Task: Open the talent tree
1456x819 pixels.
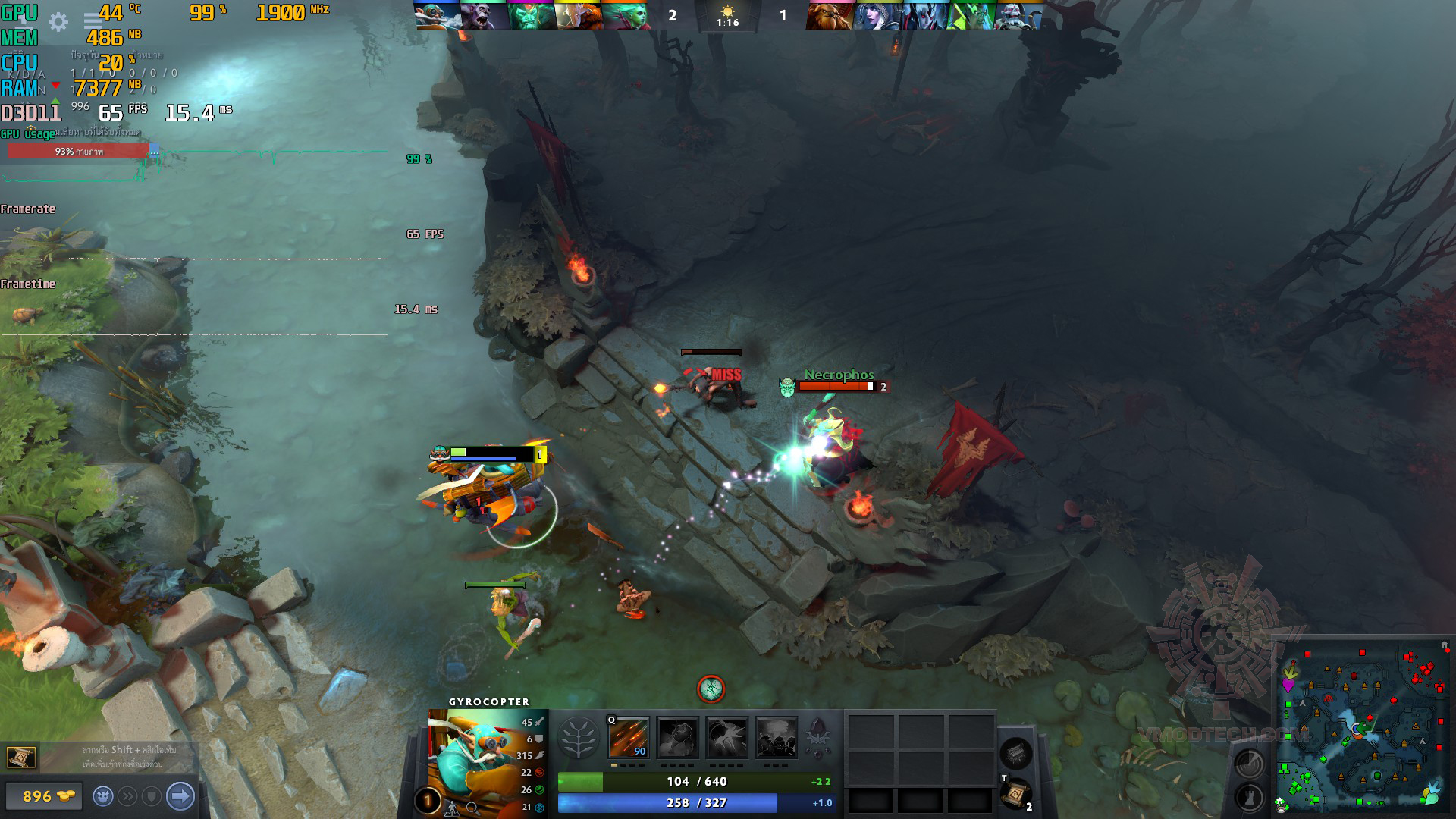Action: (579, 738)
